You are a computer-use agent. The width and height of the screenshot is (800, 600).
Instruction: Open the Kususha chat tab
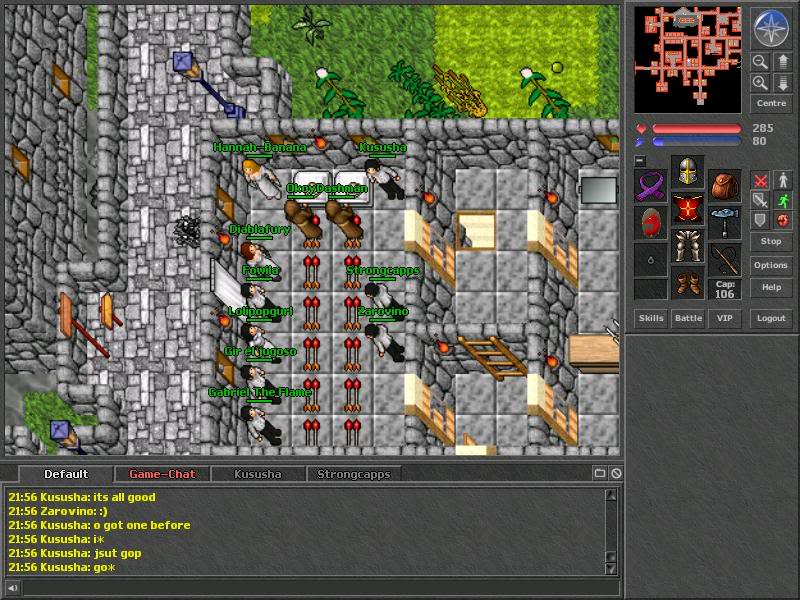[258, 474]
